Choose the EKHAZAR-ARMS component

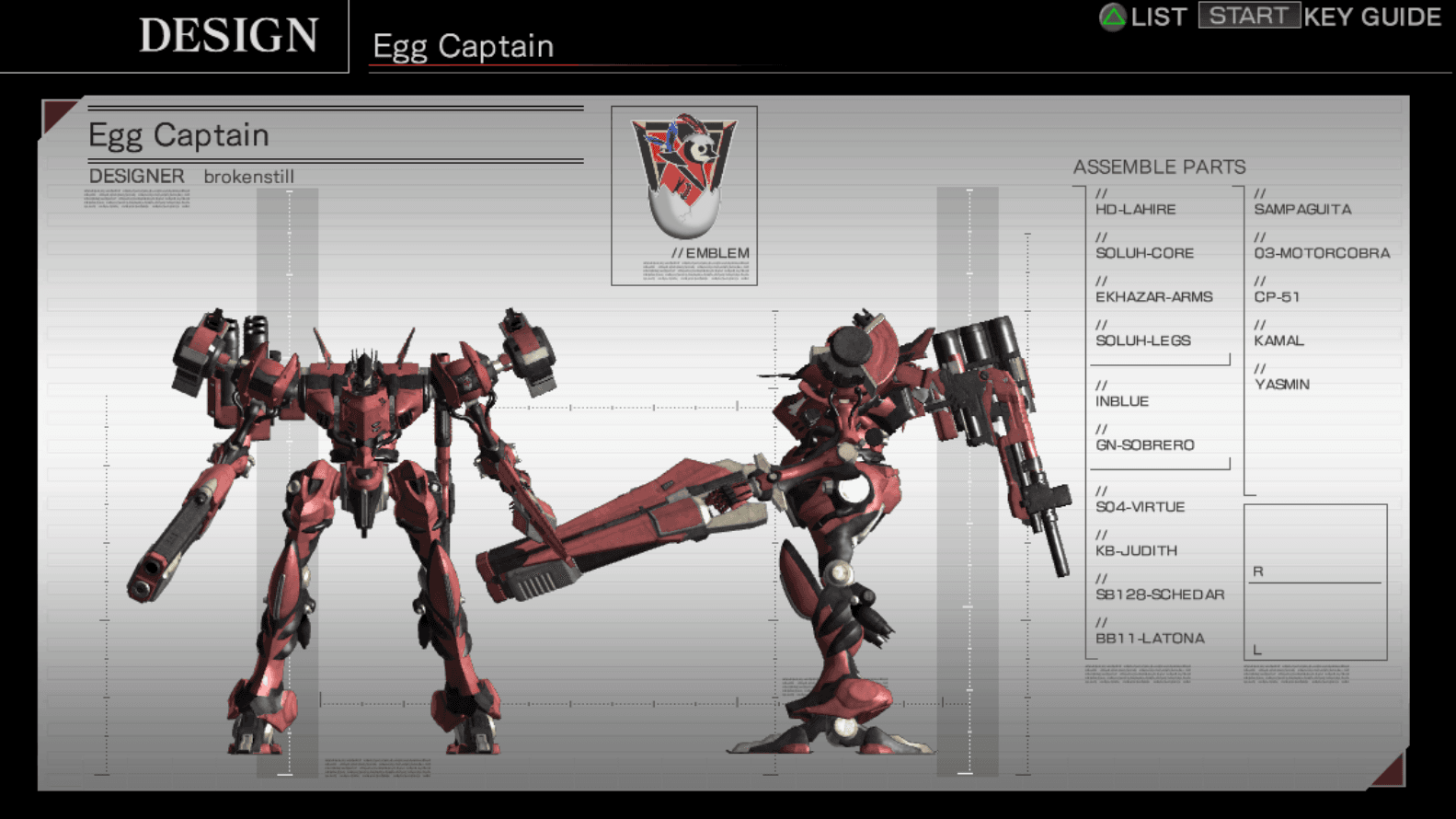[1154, 296]
